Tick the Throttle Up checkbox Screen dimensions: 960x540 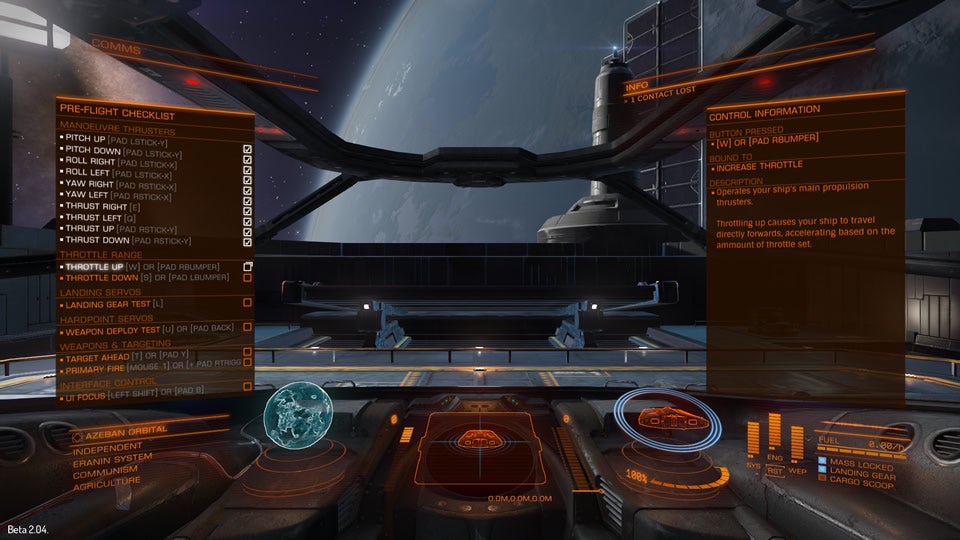247,267
